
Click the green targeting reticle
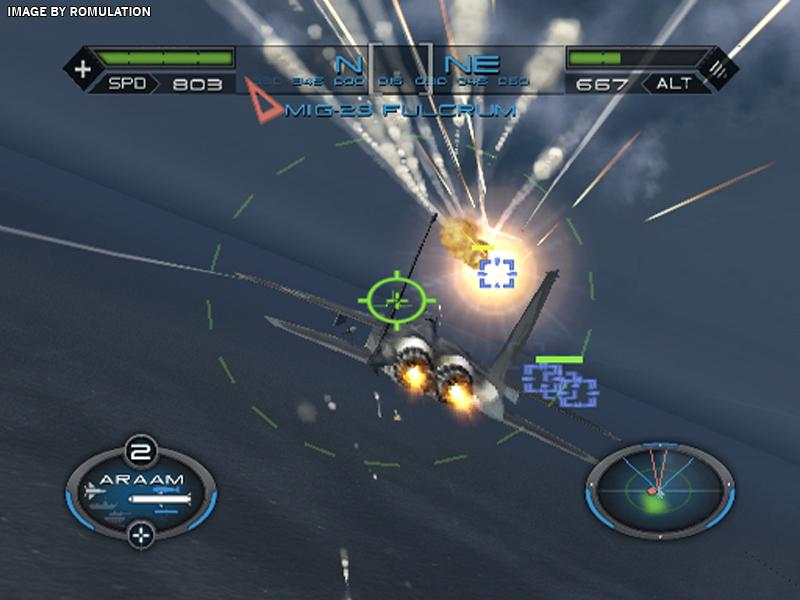pos(397,297)
